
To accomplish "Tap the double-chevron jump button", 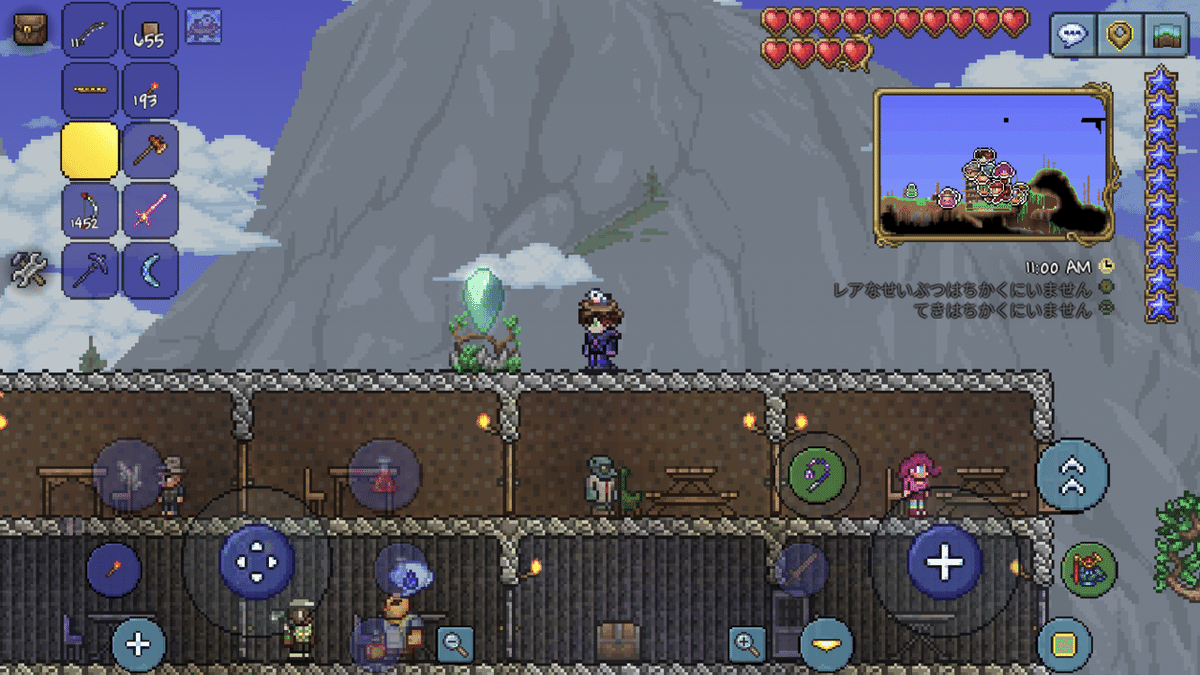I will (x=1073, y=476).
